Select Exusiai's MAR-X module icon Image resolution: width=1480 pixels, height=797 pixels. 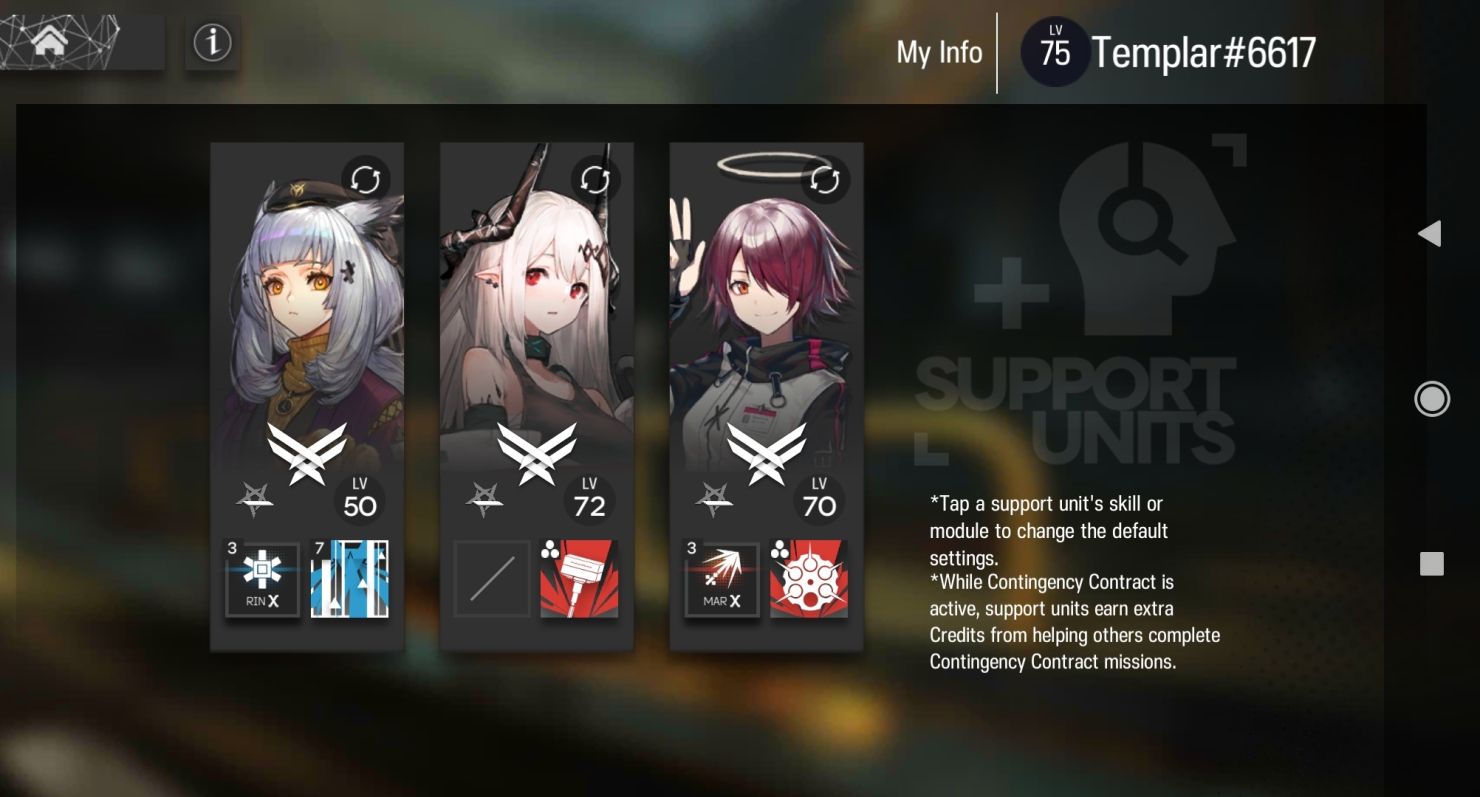[721, 579]
